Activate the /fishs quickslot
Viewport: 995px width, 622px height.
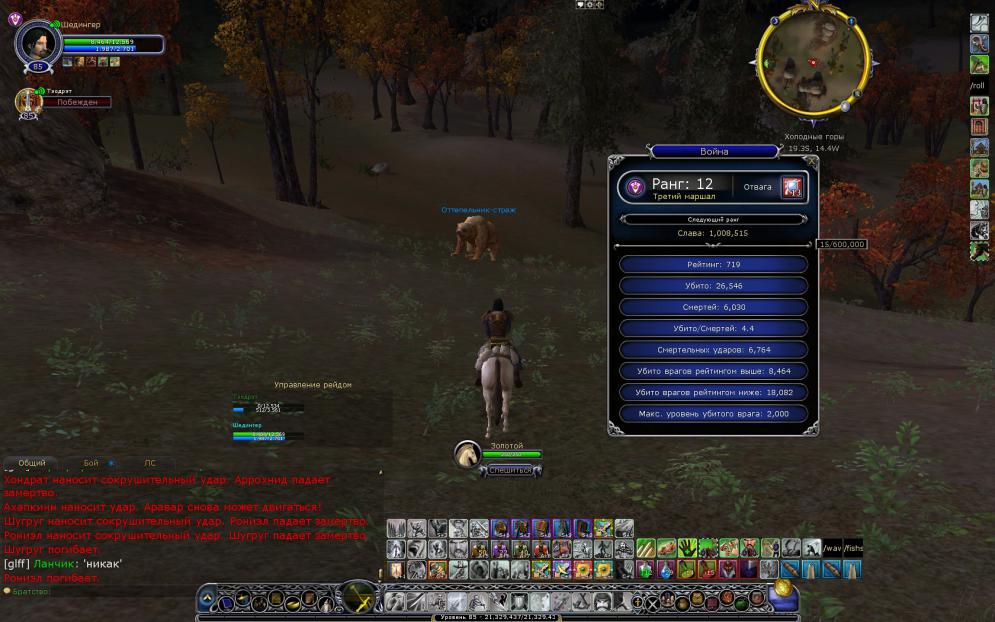pyautogui.click(x=853, y=548)
